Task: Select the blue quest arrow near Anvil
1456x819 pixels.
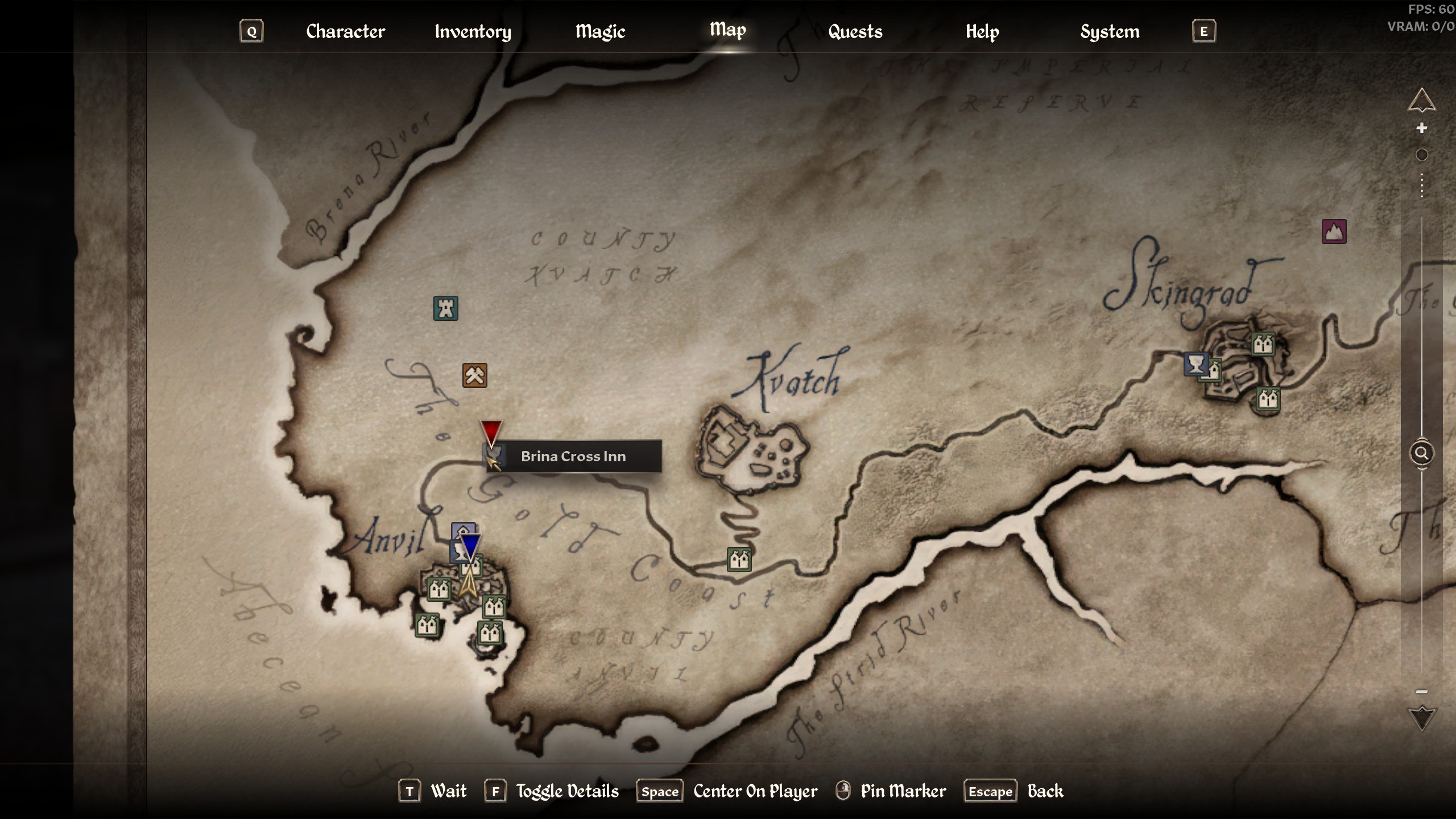Action: (470, 545)
